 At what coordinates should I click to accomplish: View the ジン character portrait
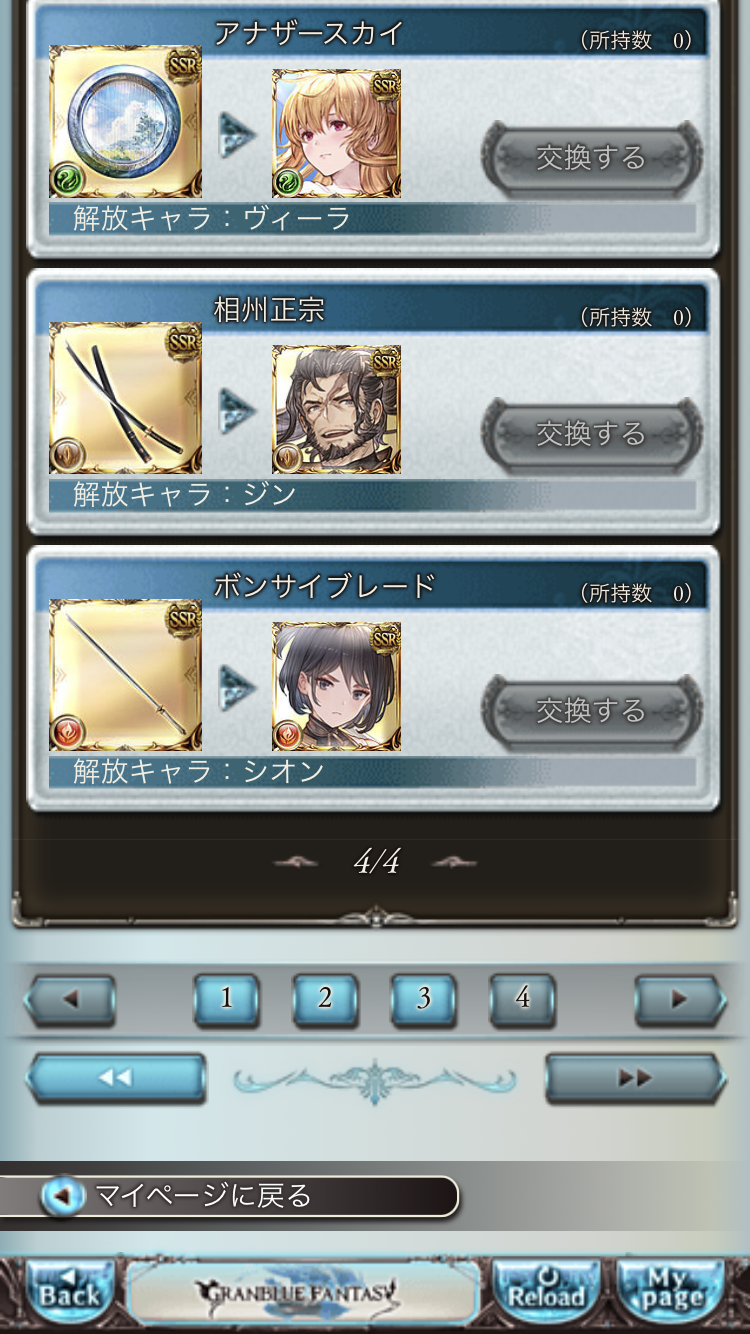336,410
